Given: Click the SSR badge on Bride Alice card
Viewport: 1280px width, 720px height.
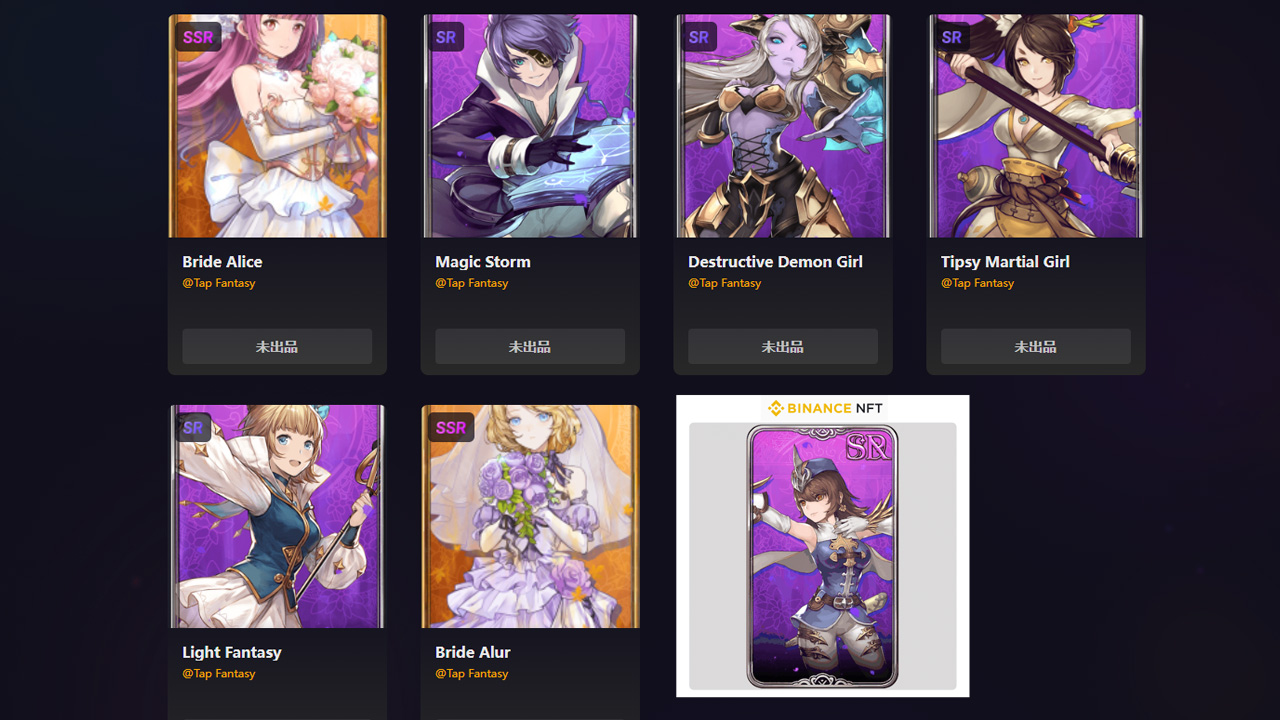Looking at the screenshot, I should point(197,36).
